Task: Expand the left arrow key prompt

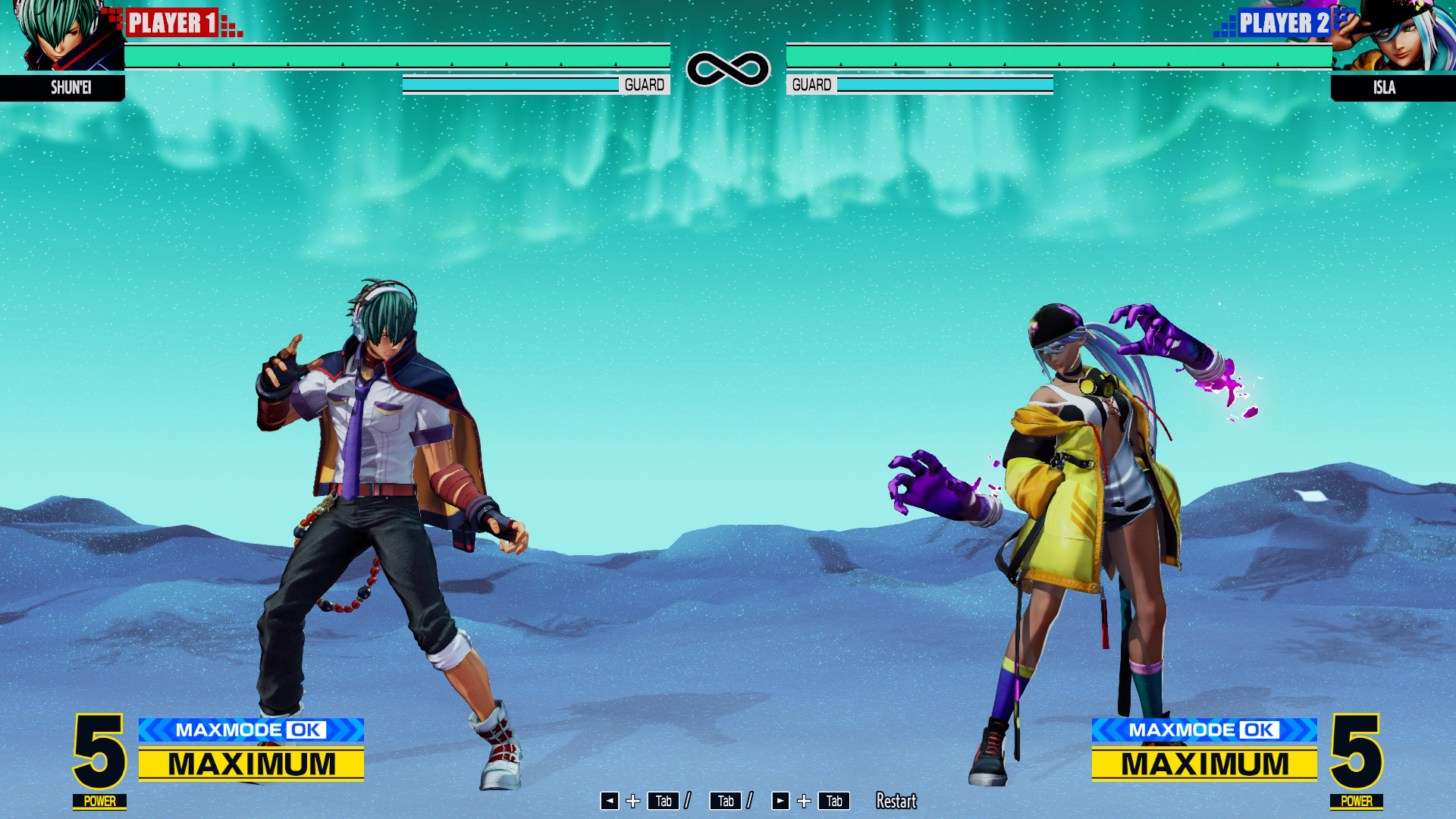Action: click(611, 801)
